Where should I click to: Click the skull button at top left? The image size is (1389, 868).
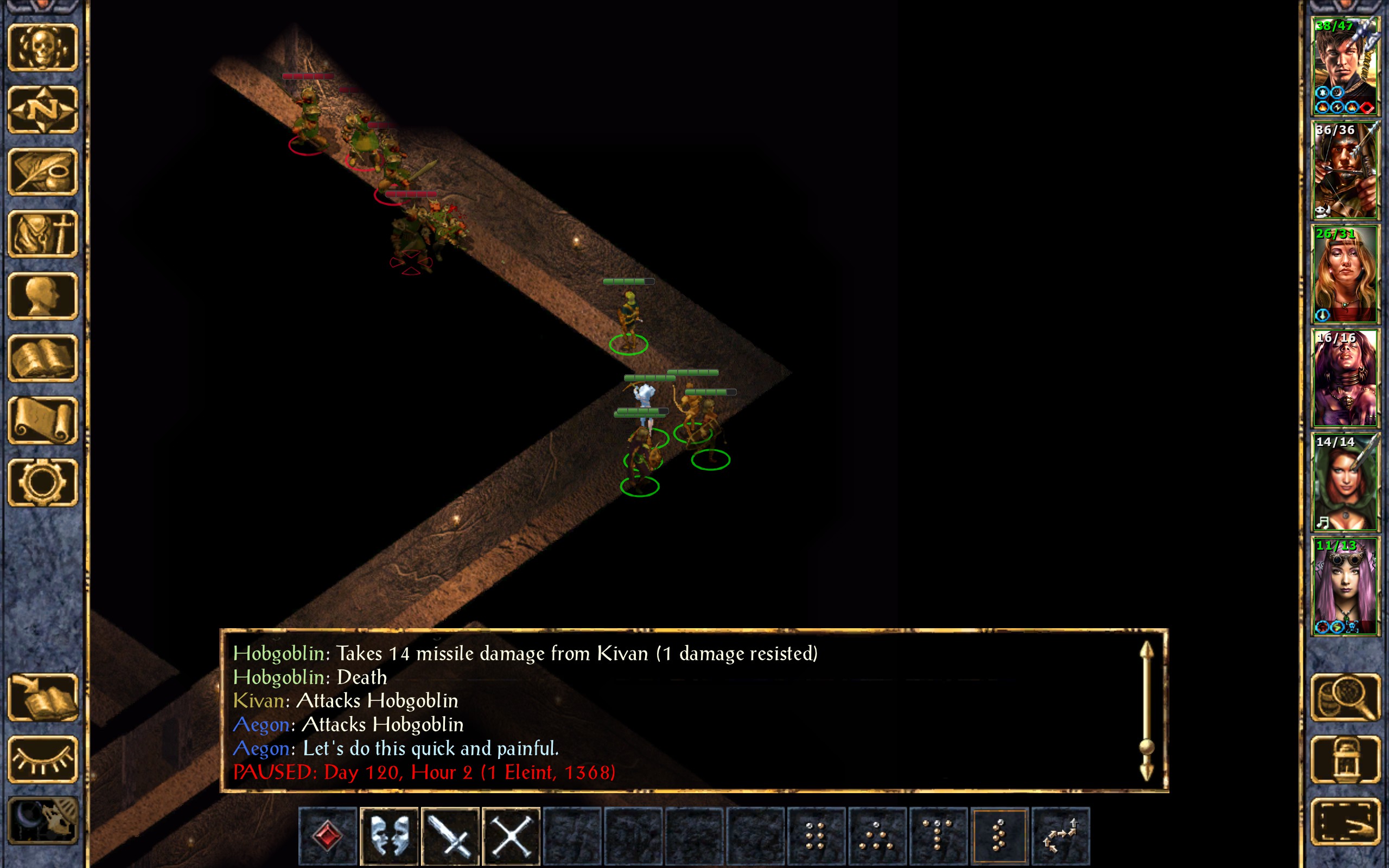[43, 47]
